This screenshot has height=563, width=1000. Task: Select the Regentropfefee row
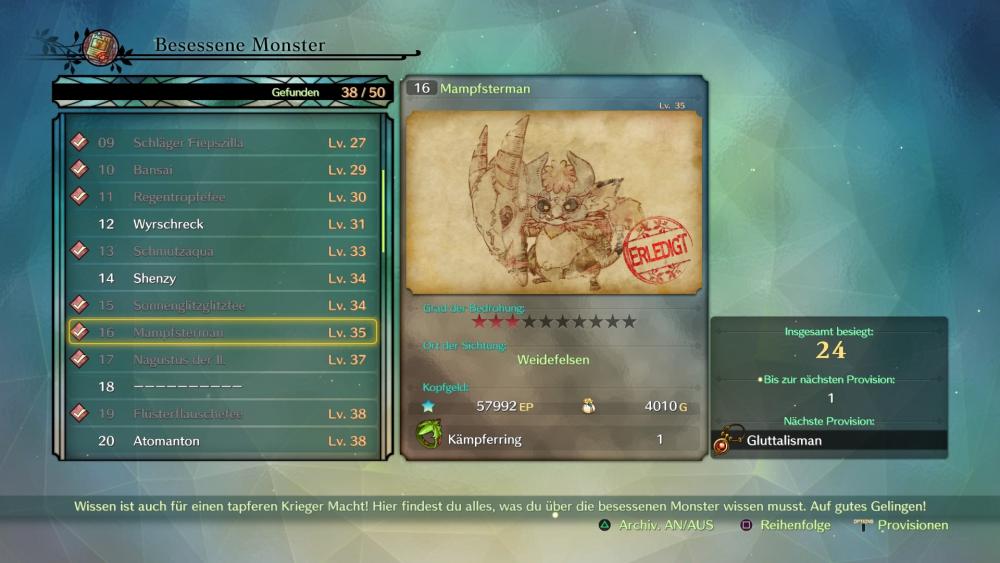click(x=222, y=197)
